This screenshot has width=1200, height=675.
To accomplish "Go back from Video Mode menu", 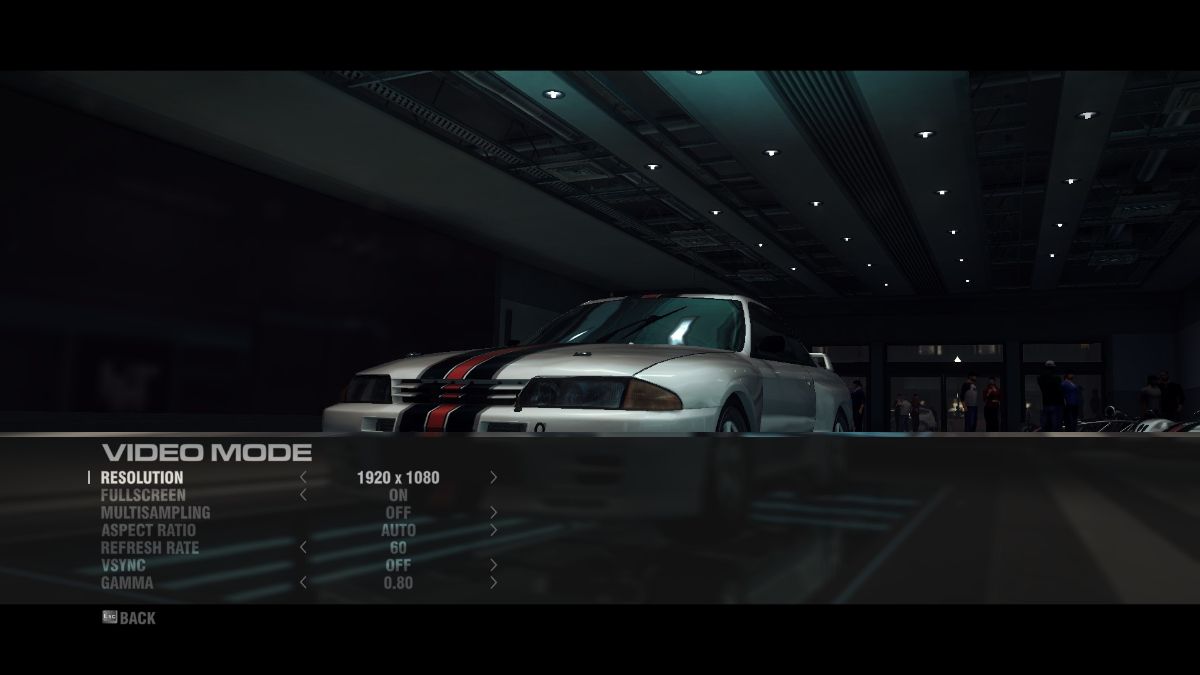I will coord(129,618).
